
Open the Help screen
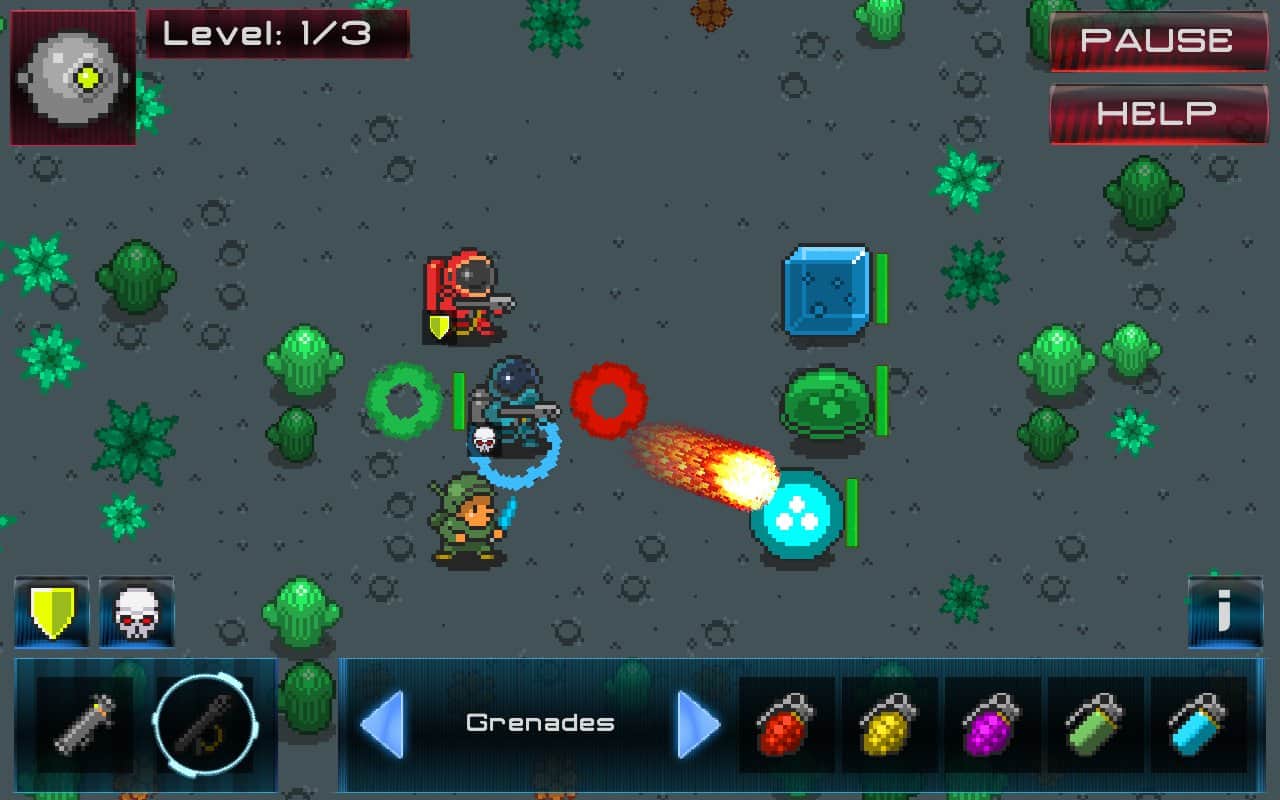point(1158,113)
